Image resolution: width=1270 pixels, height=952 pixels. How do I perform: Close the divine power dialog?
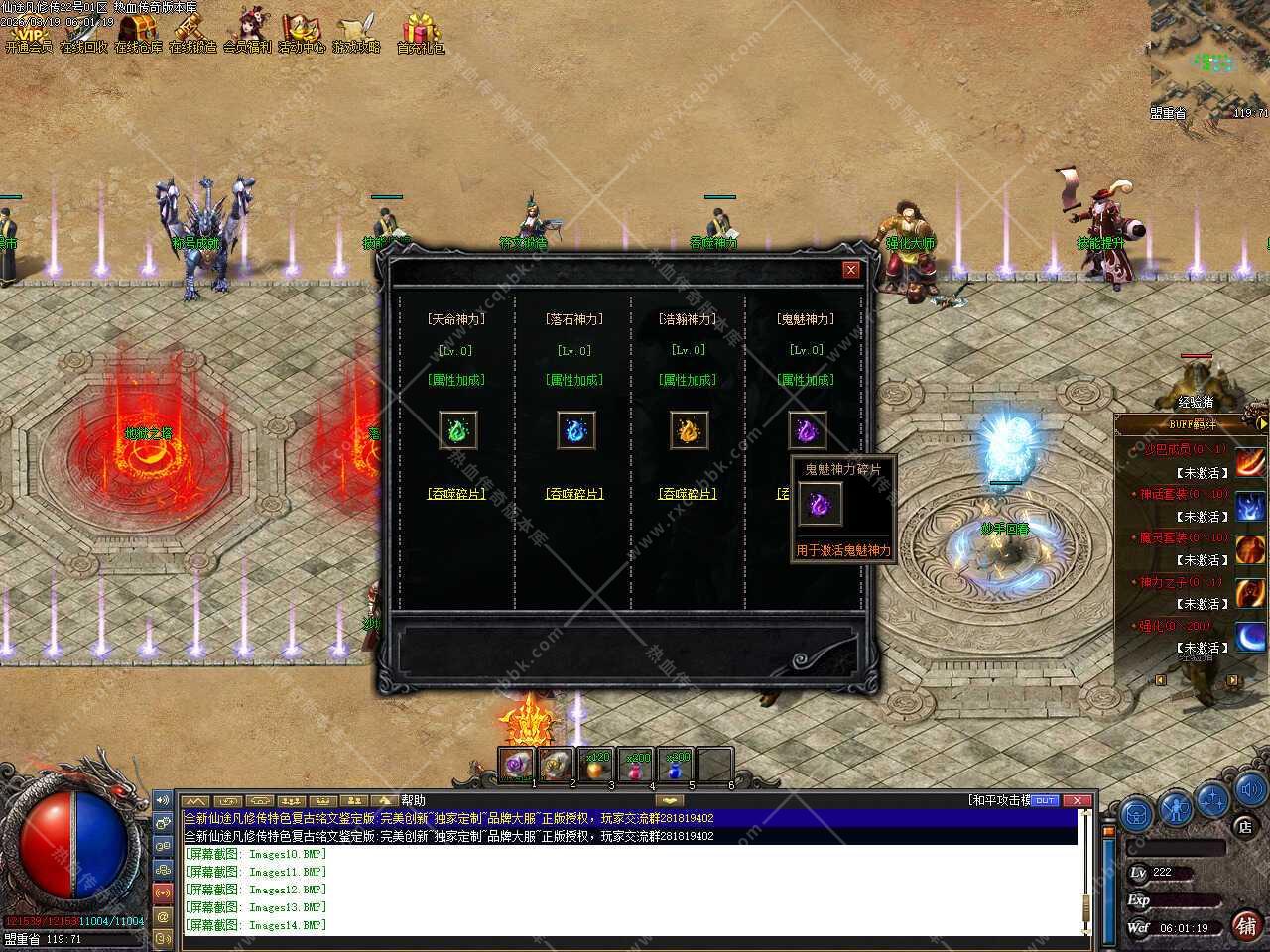(850, 270)
